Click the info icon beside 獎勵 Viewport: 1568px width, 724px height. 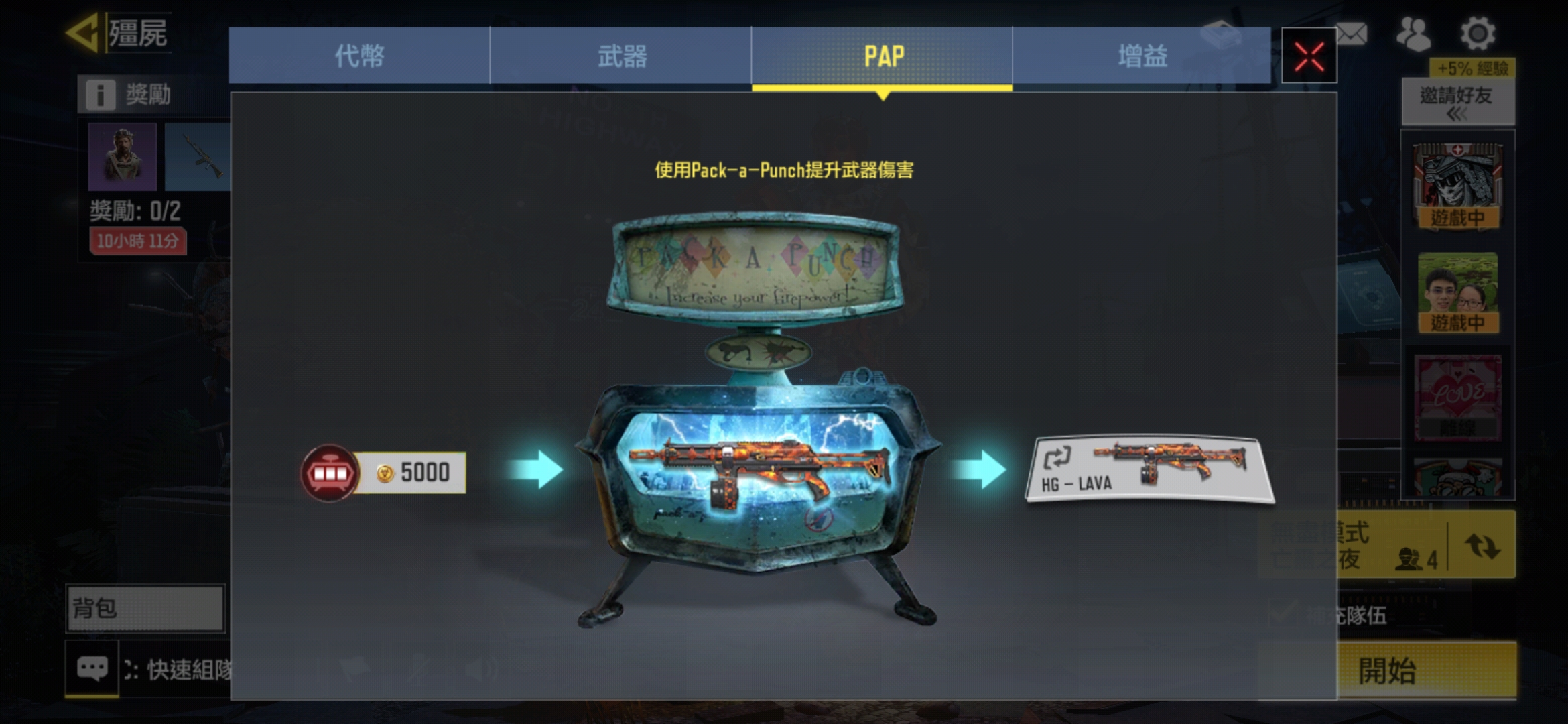[x=101, y=95]
